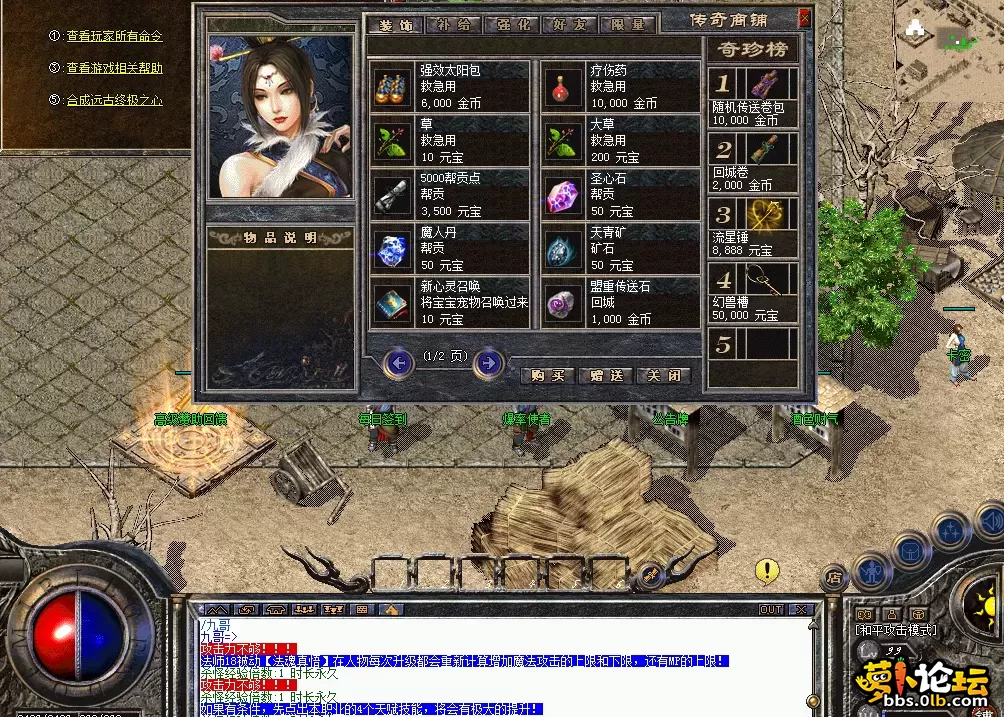
Task: Go to the previous shop page arrow
Action: [x=399, y=362]
